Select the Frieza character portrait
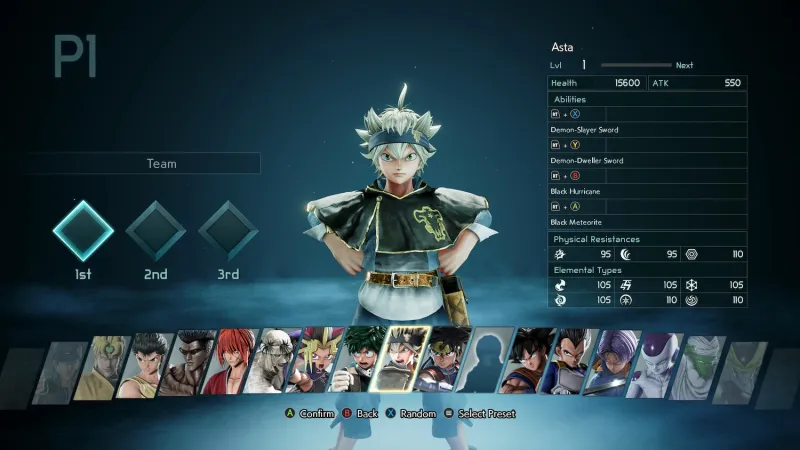 click(x=658, y=364)
